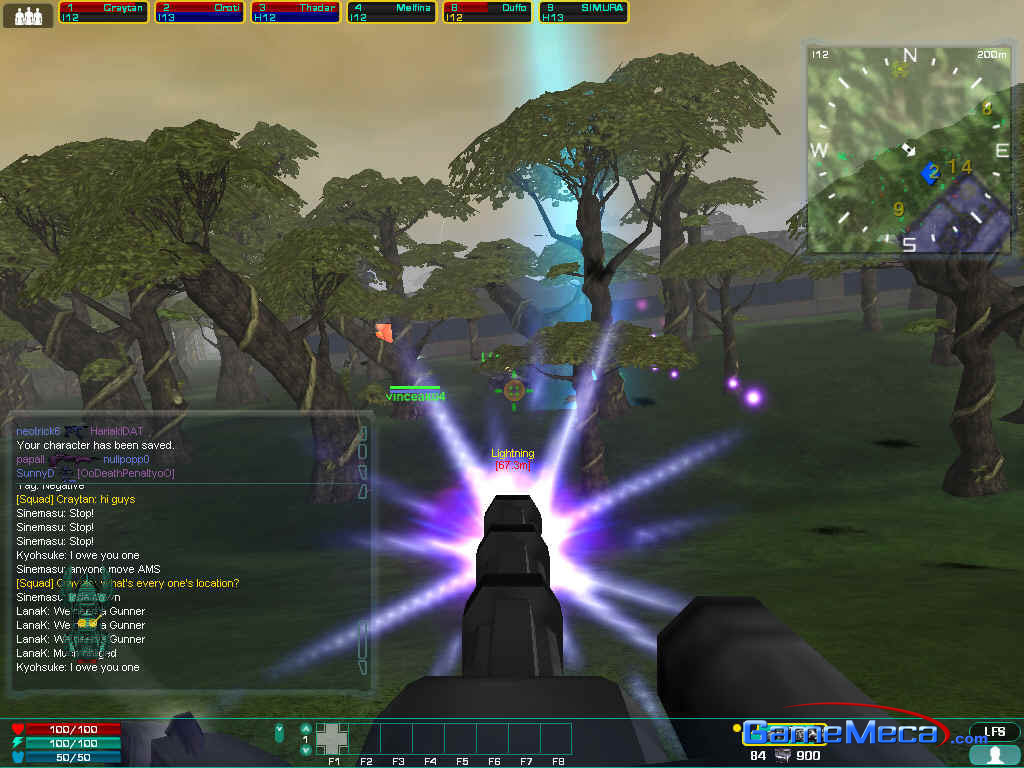Viewport: 1024px width, 768px height.
Task: Click the hotbar page up arrow
Action: [x=305, y=728]
